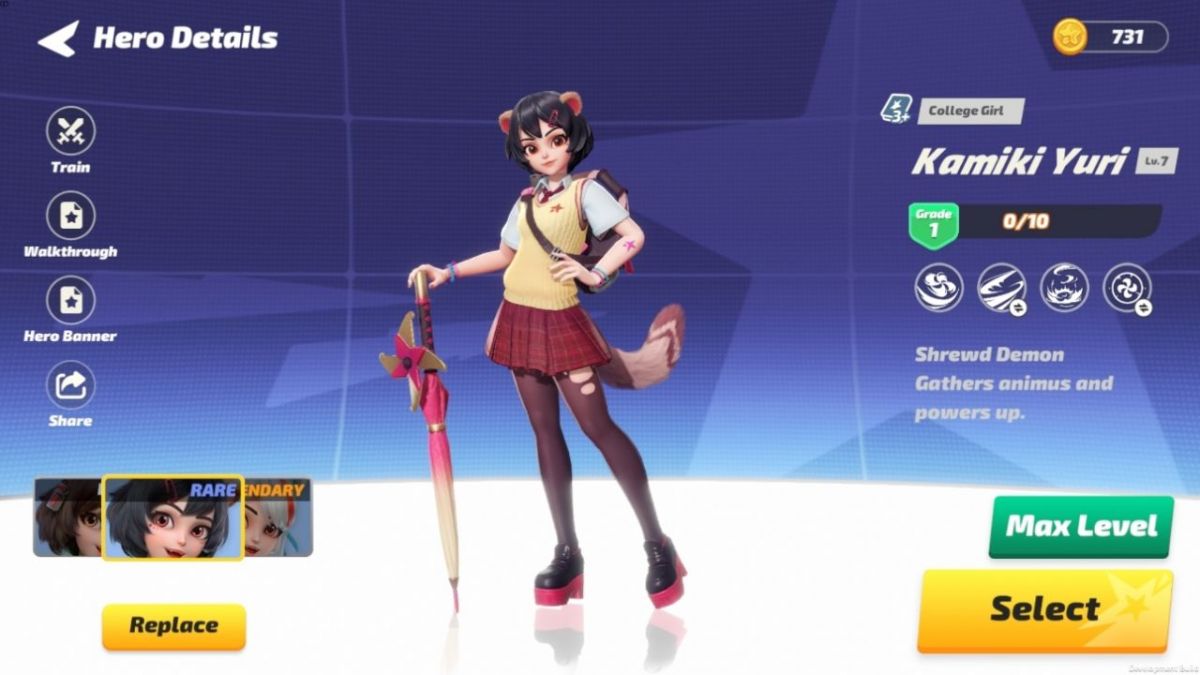
Task: Go back using the Hero Details arrow
Action: tap(58, 39)
